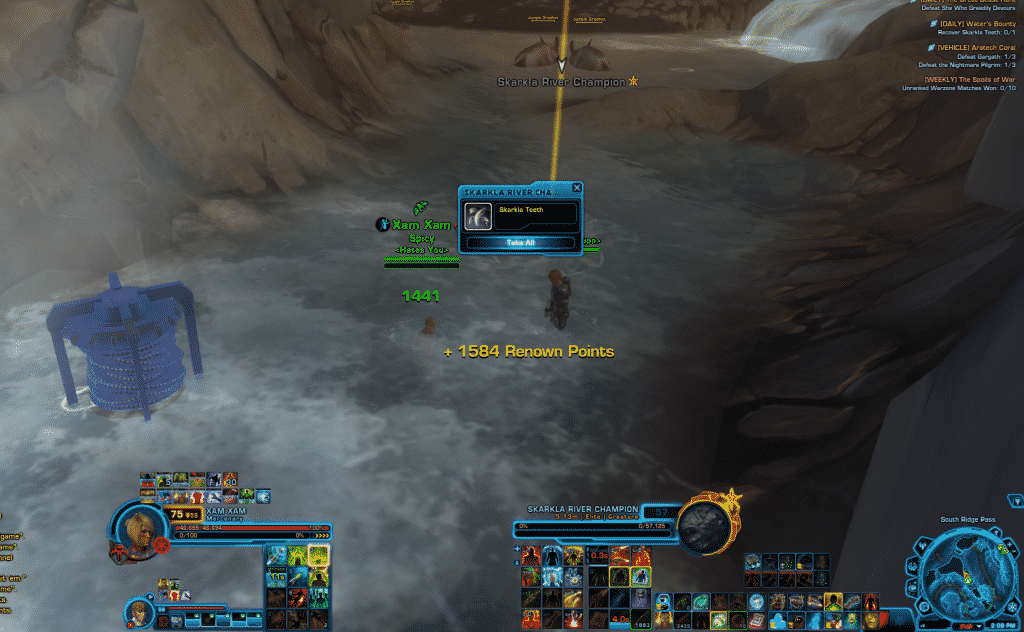This screenshot has height=632, width=1024.
Task: Open the Spoils of War weekly tracker entry
Action: click(x=969, y=79)
